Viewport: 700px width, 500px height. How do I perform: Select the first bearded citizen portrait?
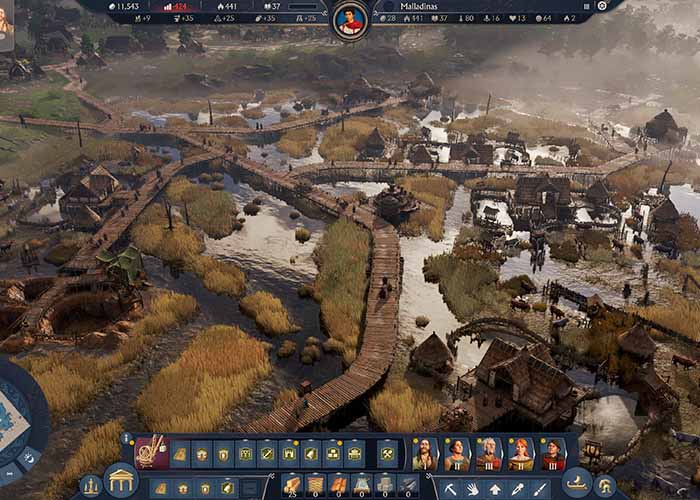tap(425, 454)
